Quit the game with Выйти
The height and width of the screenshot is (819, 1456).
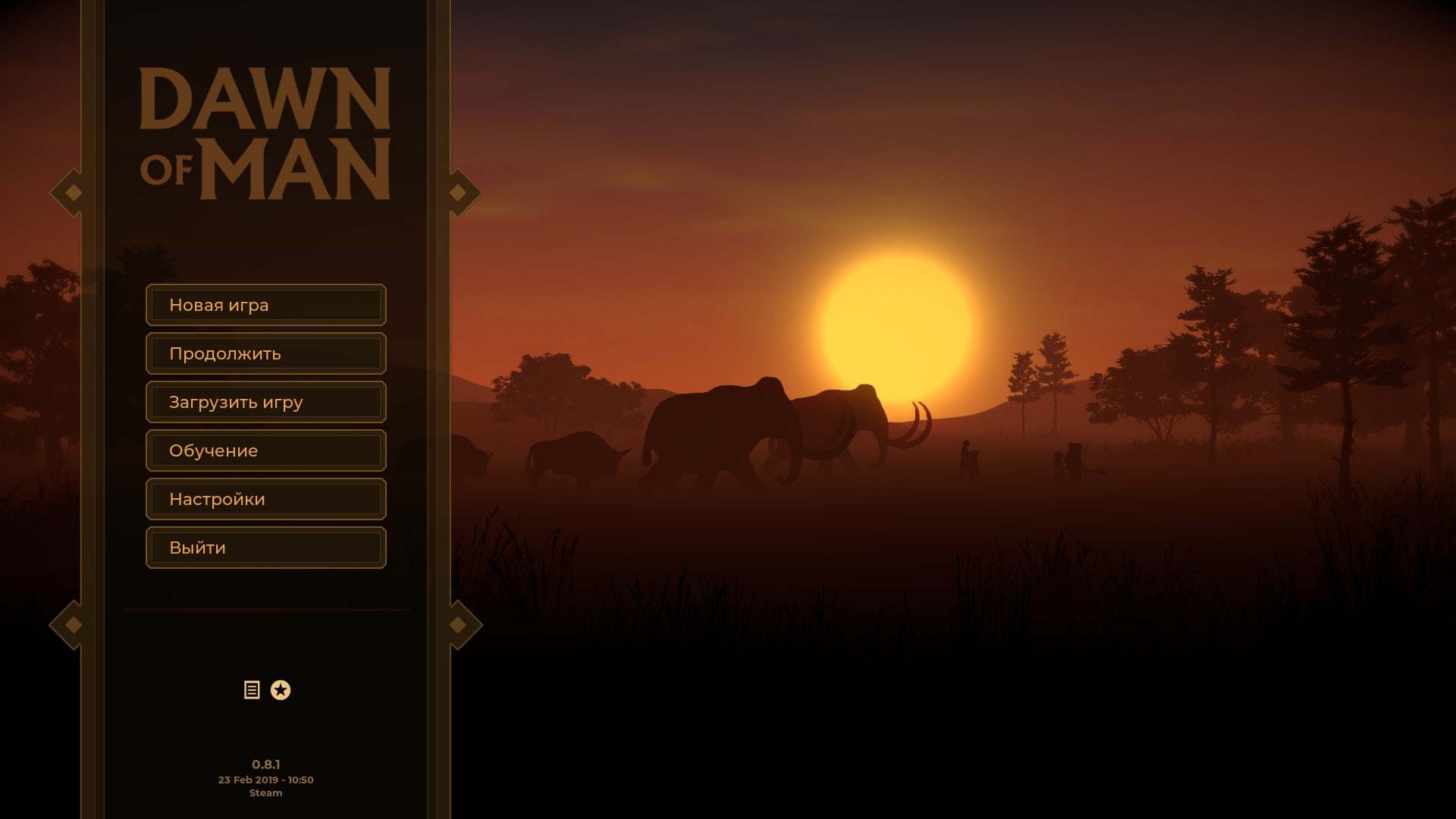[x=265, y=548]
